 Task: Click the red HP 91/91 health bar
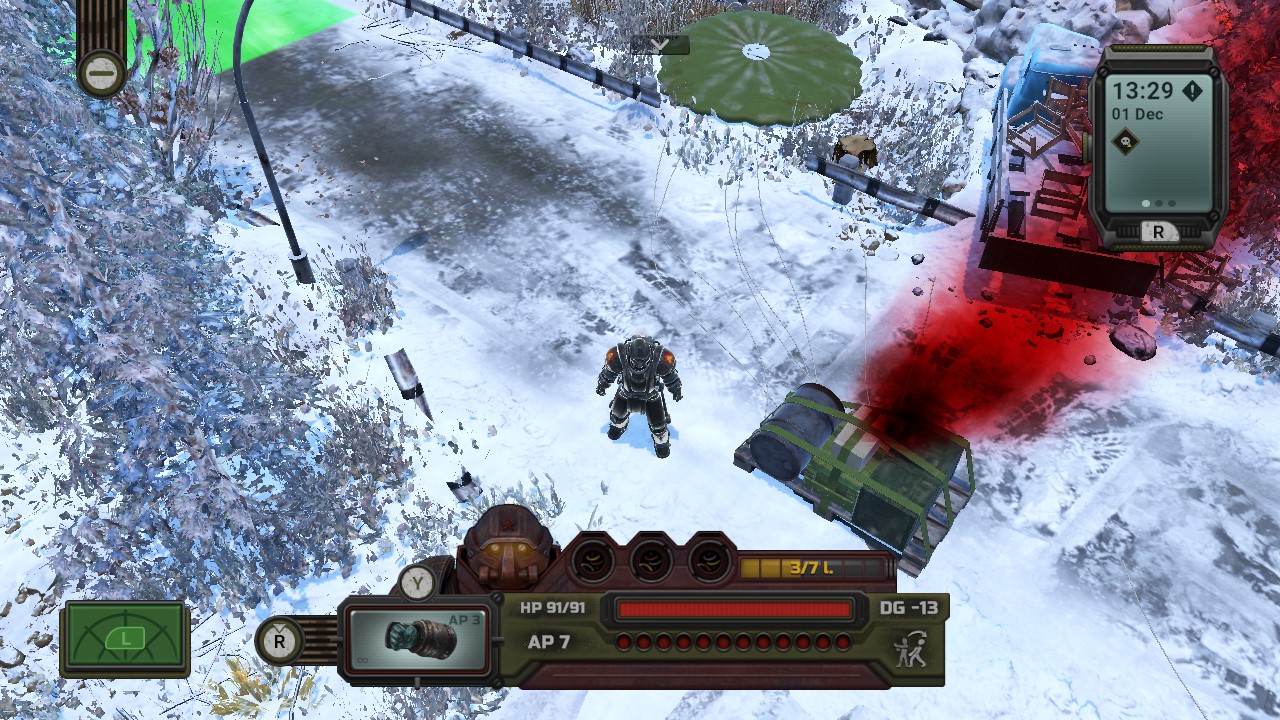(736, 606)
